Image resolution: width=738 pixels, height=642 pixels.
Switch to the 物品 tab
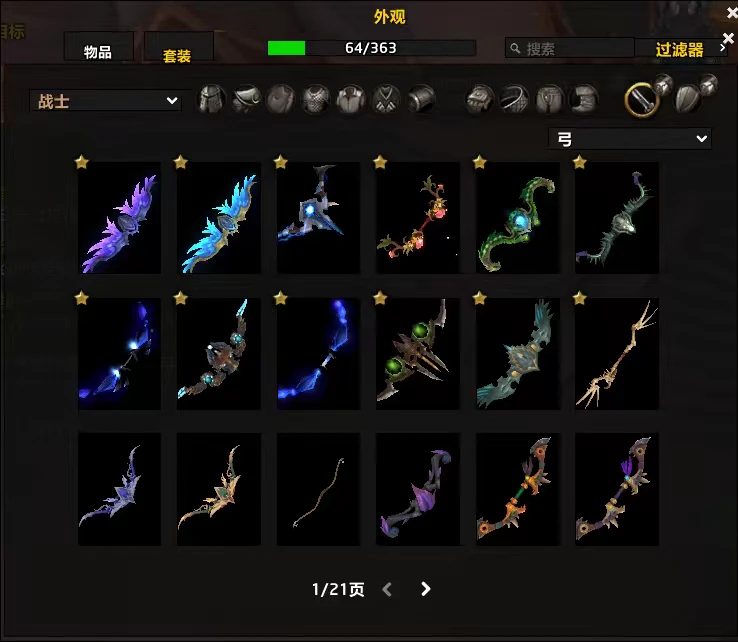coord(98,52)
